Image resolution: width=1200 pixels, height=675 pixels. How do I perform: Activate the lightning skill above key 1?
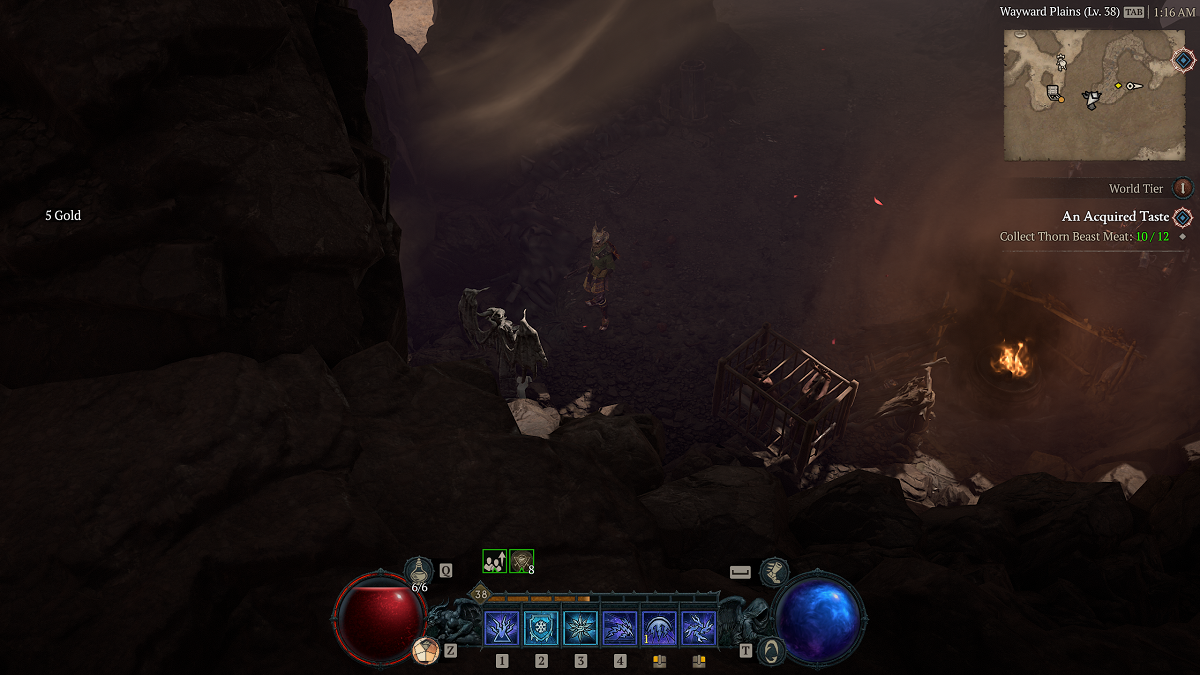point(502,628)
